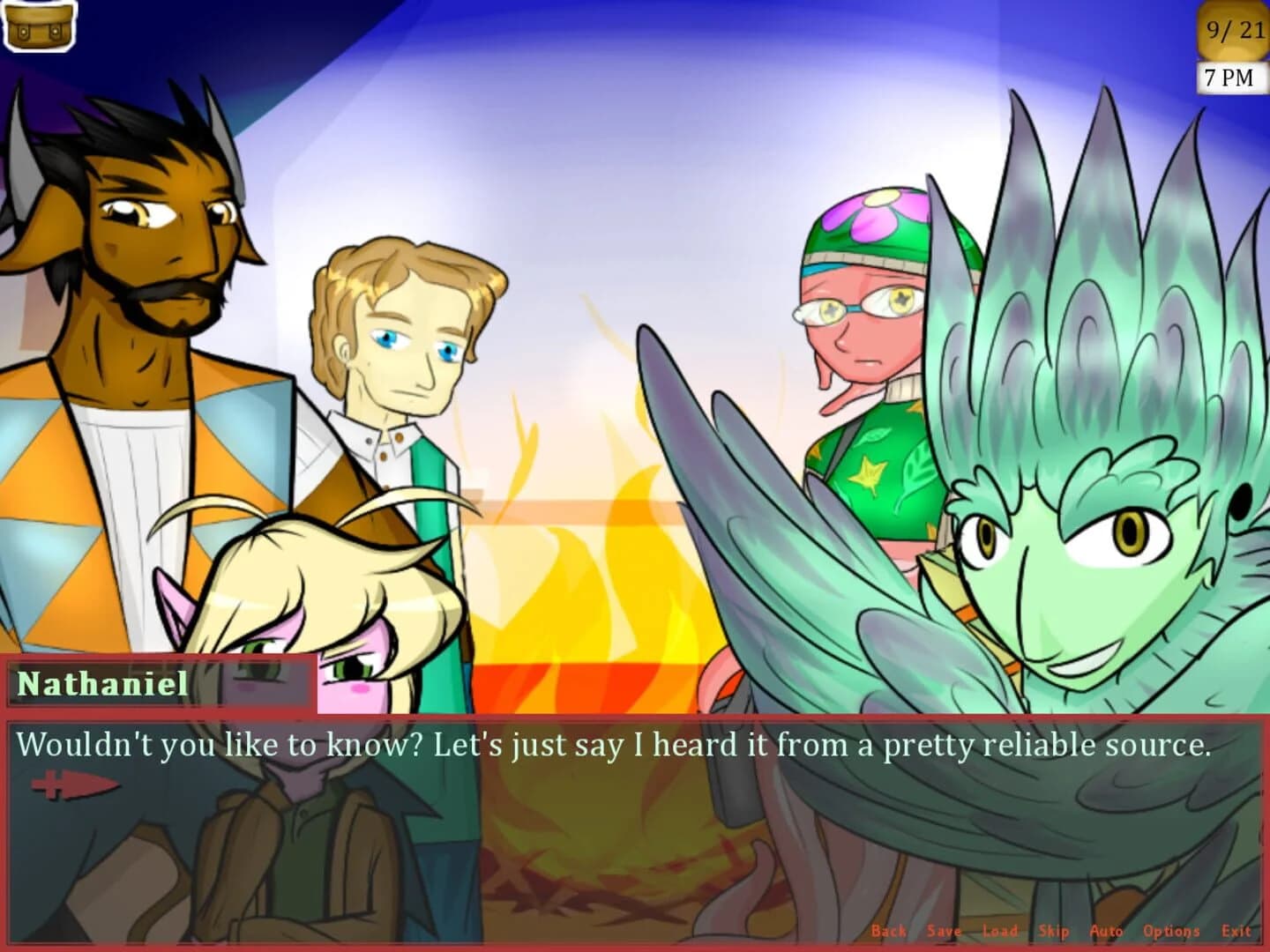Select Save in the quick menu
The height and width of the screenshot is (952, 1270).
(943, 930)
